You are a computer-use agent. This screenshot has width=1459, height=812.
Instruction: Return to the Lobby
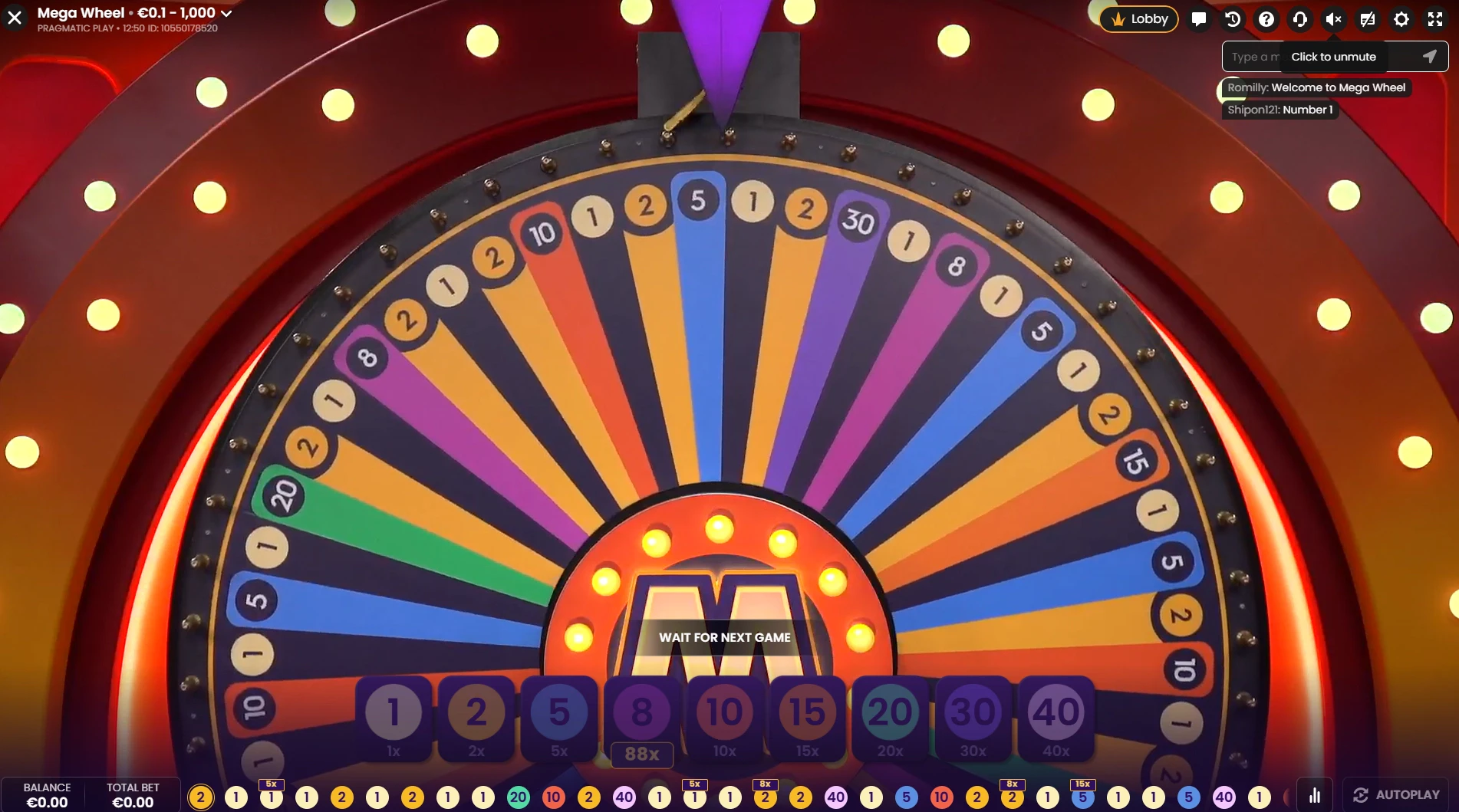click(x=1138, y=19)
